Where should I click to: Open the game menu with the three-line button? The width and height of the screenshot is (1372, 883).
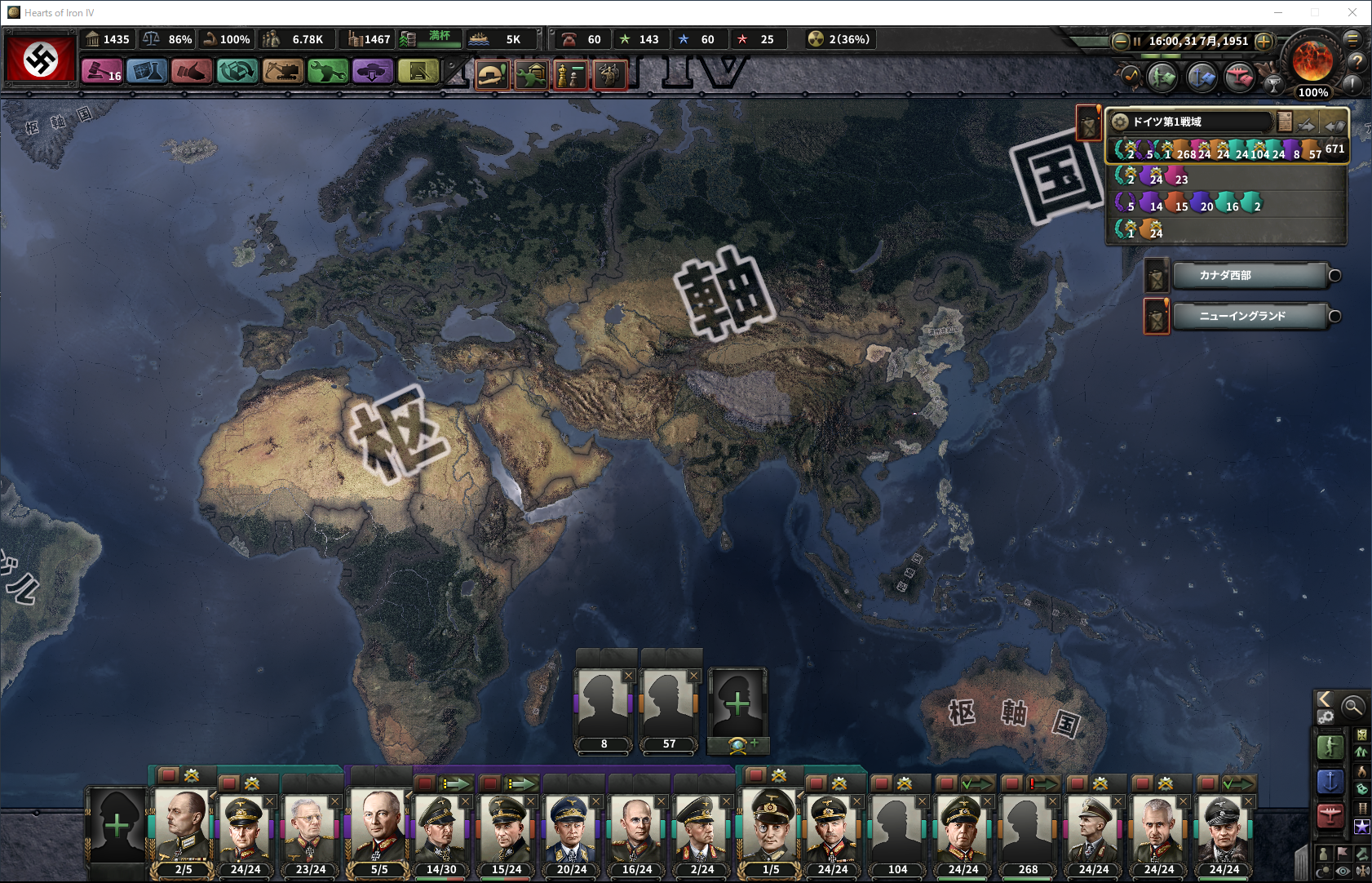click(1352, 38)
